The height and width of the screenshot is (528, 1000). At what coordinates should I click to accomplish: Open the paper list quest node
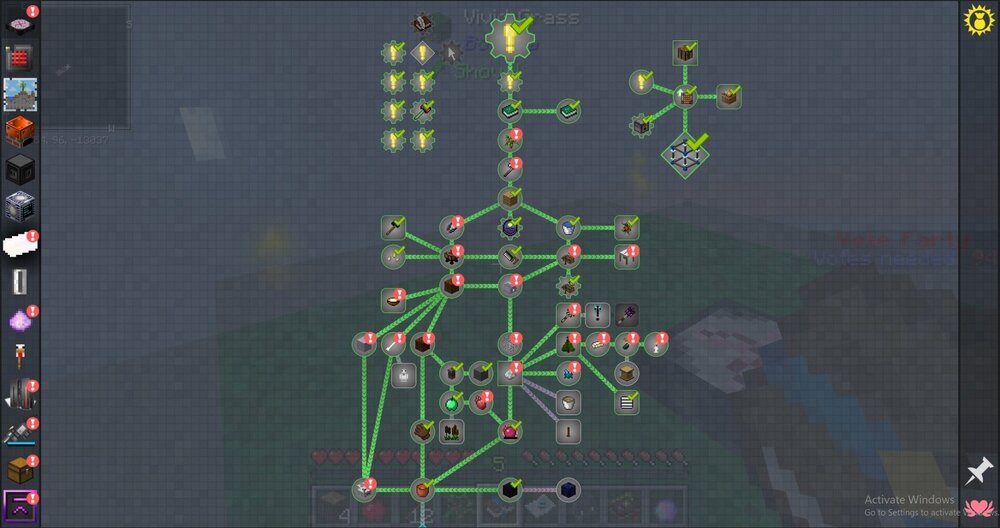[x=626, y=403]
